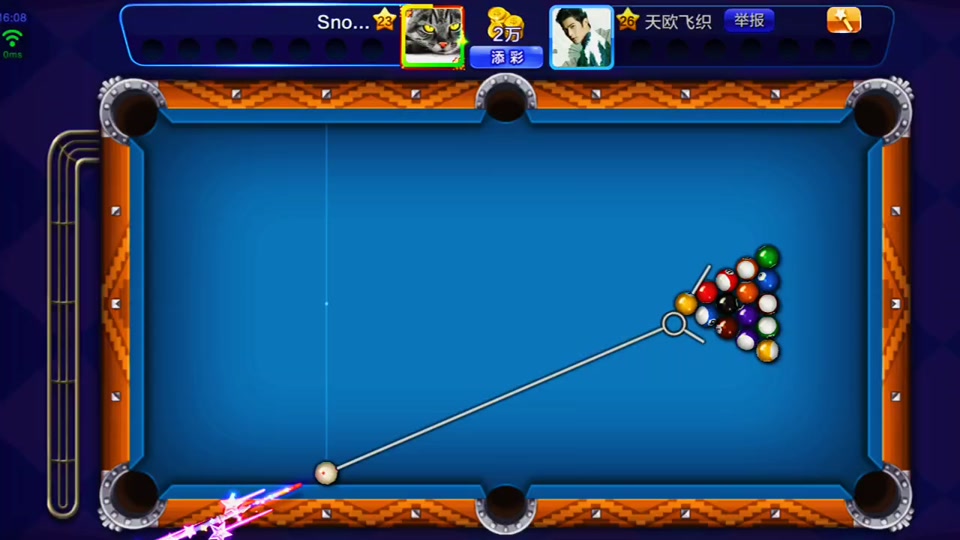Screen dimensions: 960x540
Task: Tap the 添彩 button under the coins
Action: tap(506, 58)
